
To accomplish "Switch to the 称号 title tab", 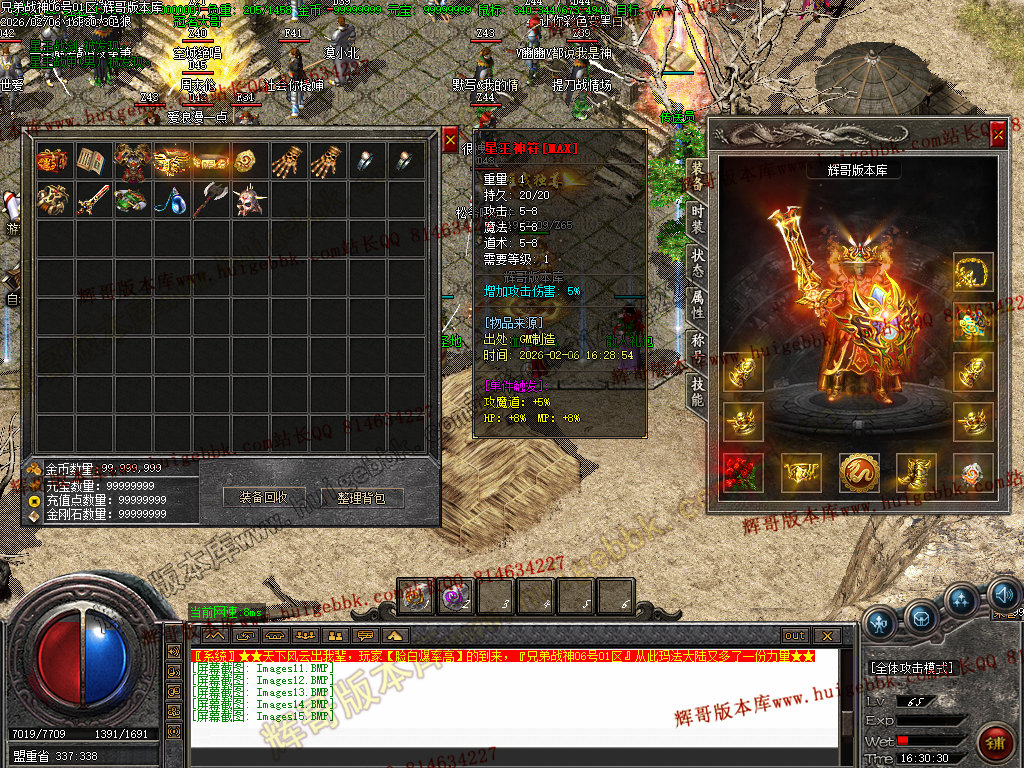I will [697, 348].
